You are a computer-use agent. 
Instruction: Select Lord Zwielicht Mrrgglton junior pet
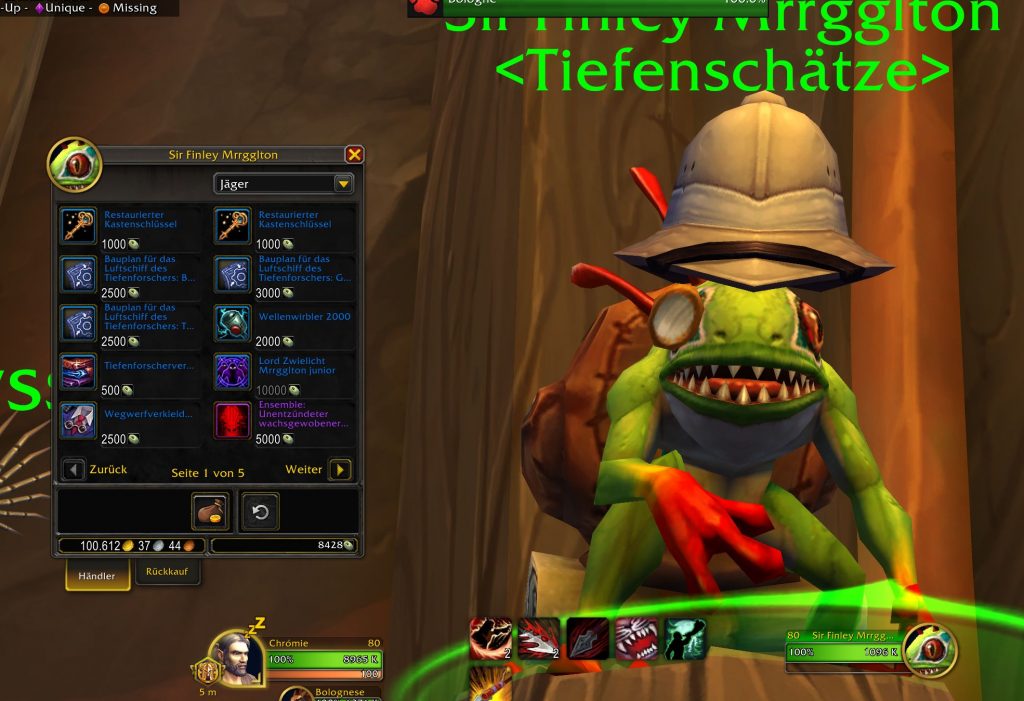click(232, 371)
